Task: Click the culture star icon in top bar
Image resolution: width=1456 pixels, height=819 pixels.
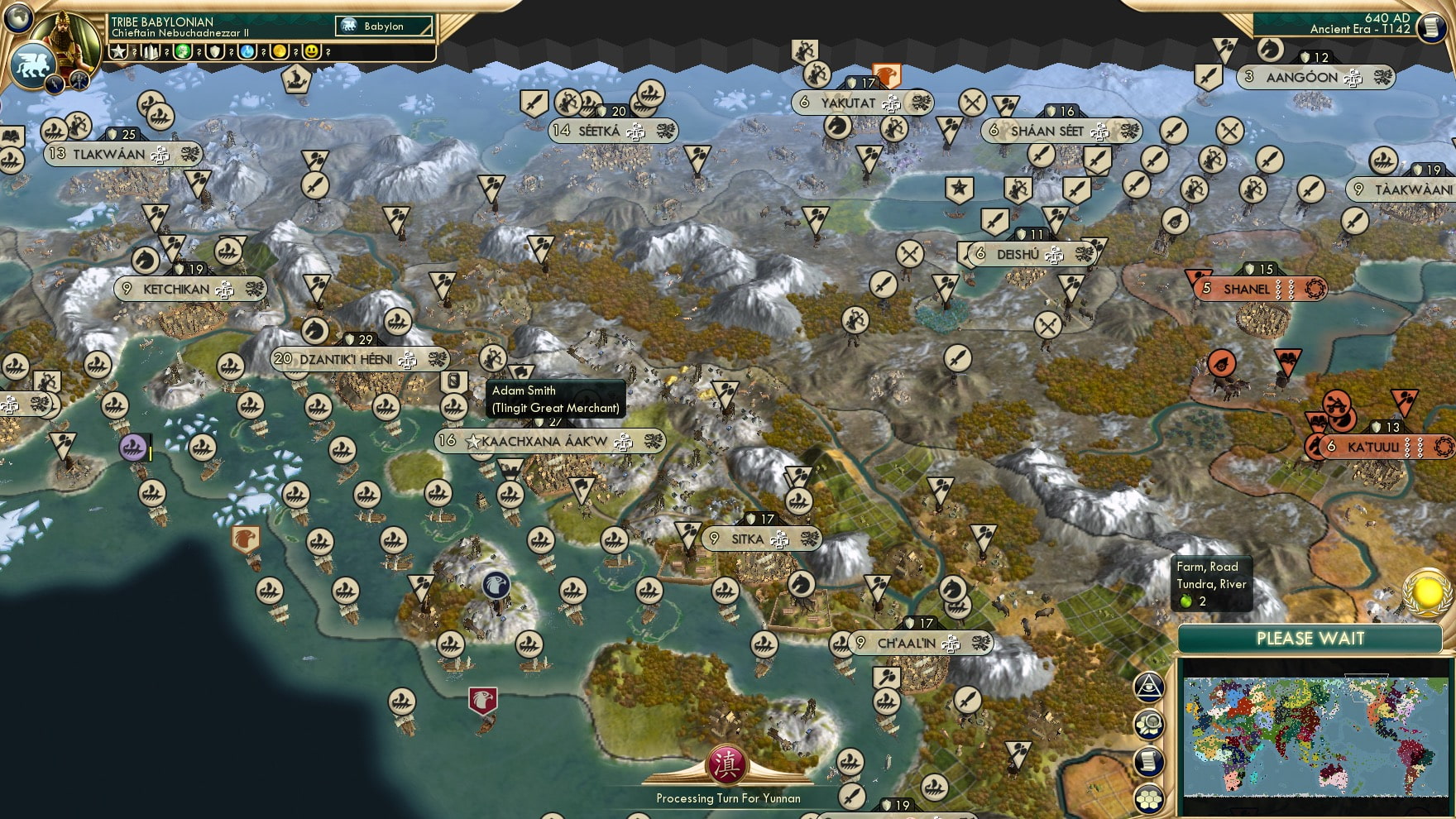Action: click(119, 52)
